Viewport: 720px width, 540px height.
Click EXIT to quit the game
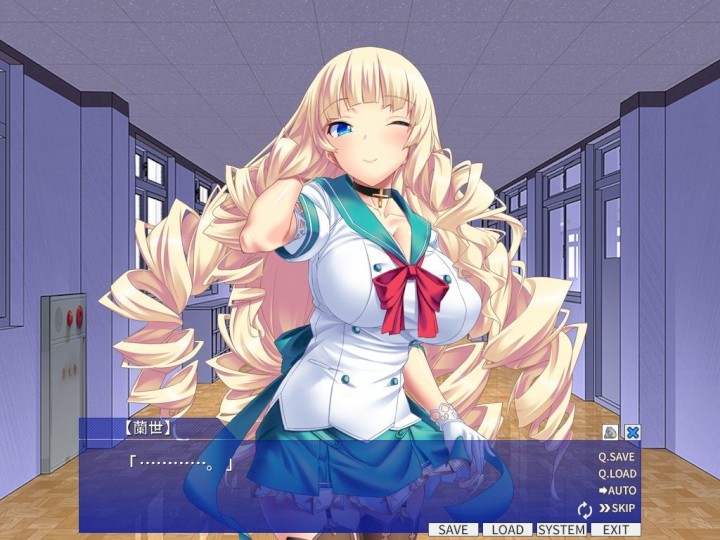pos(615,529)
